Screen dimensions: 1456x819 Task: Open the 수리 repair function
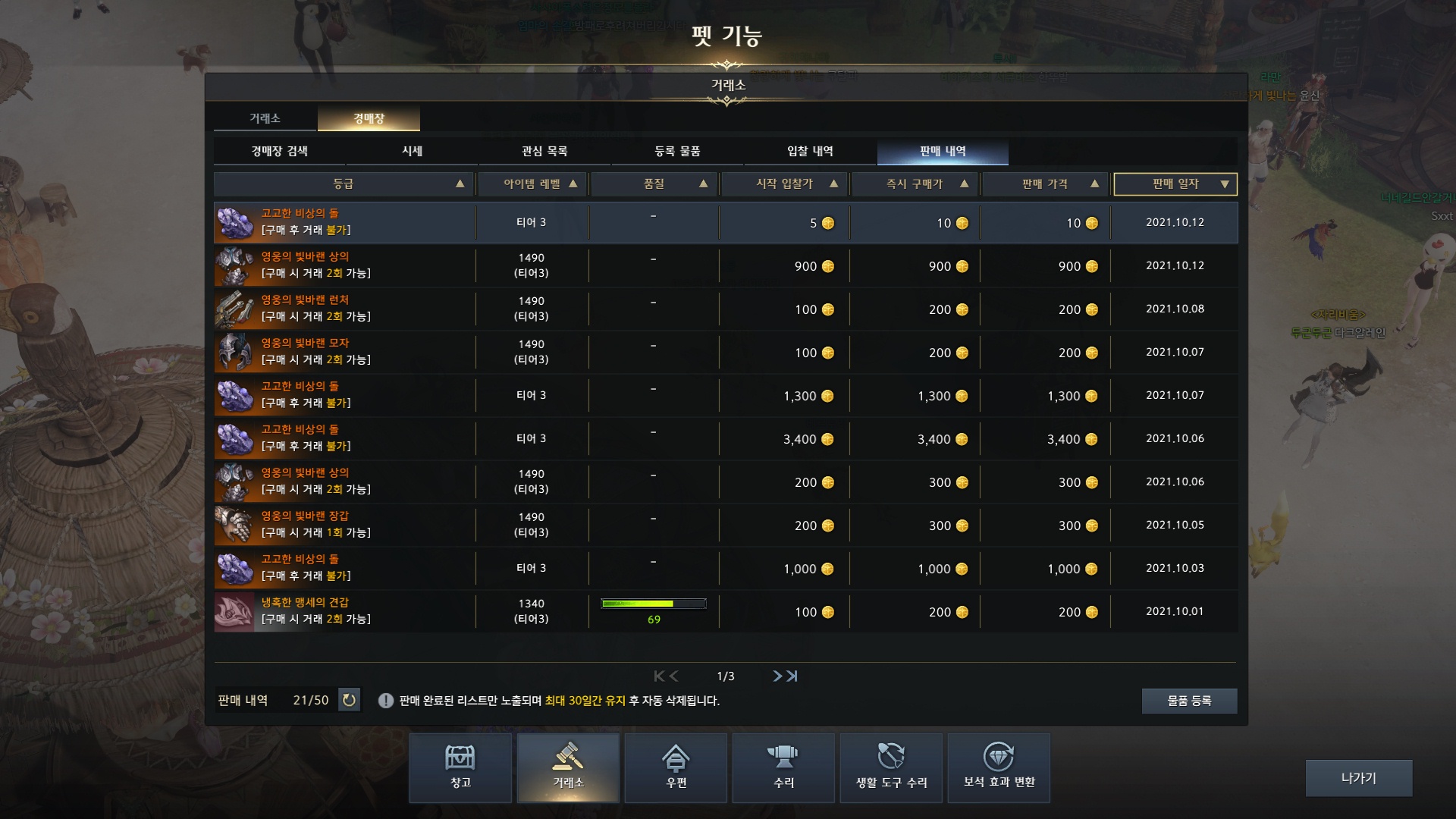[783, 767]
